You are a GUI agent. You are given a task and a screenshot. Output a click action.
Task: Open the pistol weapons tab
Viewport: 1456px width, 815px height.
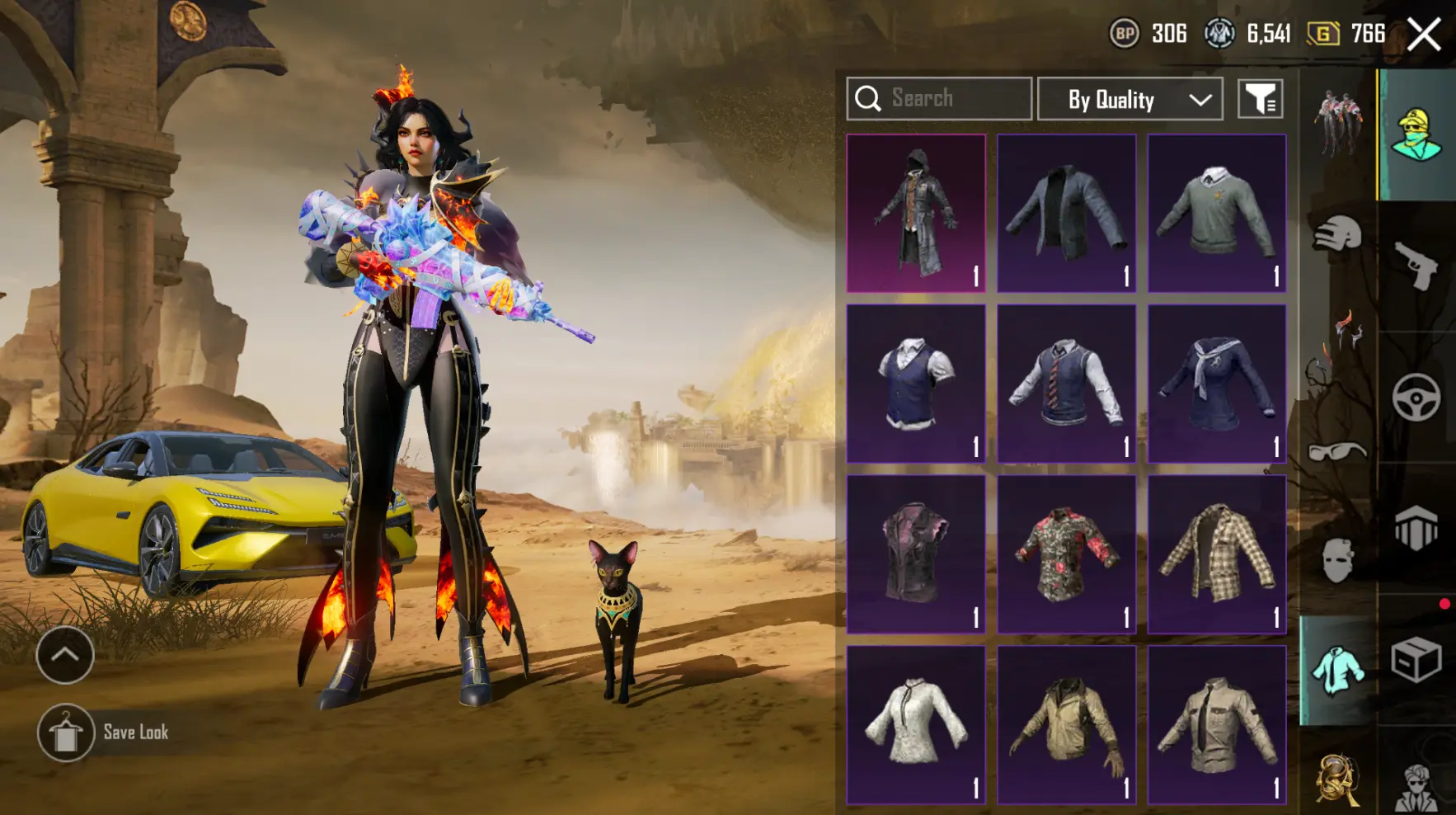1416,266
